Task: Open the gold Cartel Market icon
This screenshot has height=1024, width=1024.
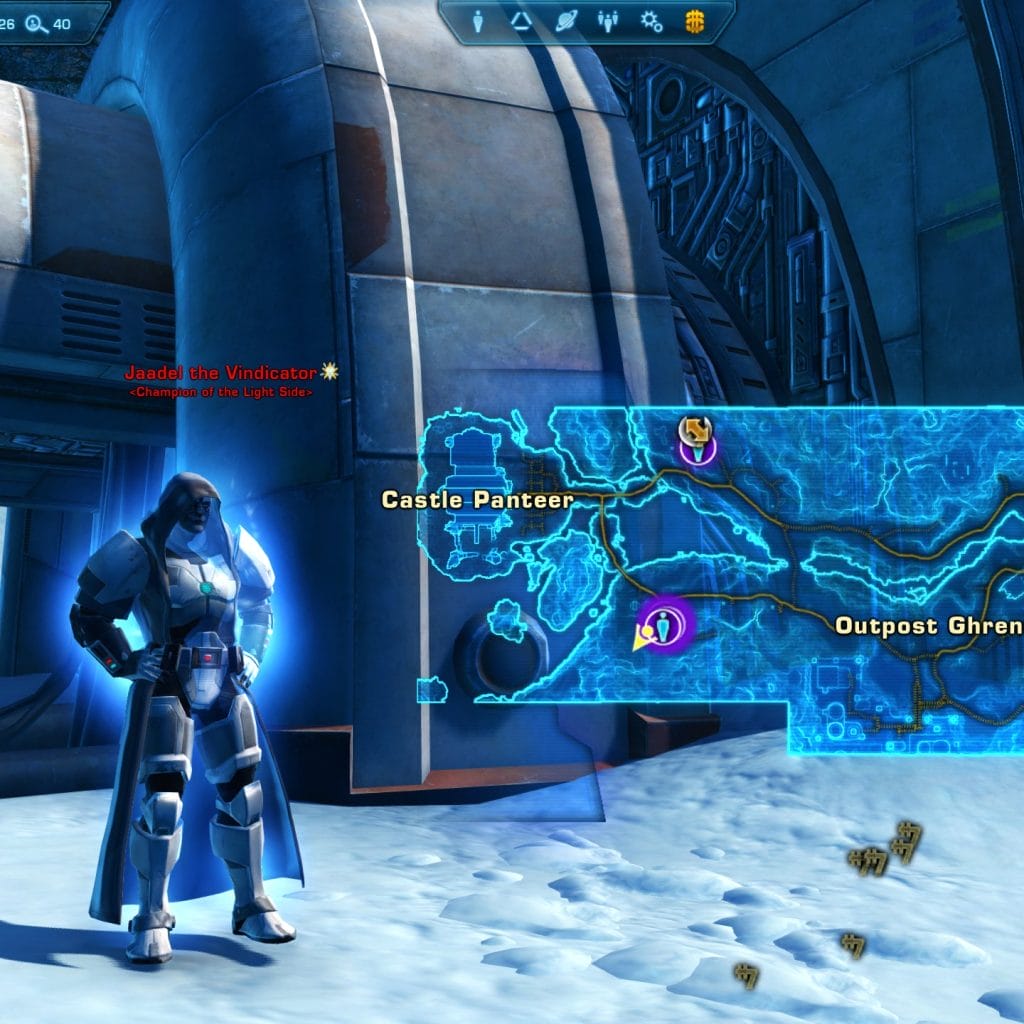Action: [694, 22]
